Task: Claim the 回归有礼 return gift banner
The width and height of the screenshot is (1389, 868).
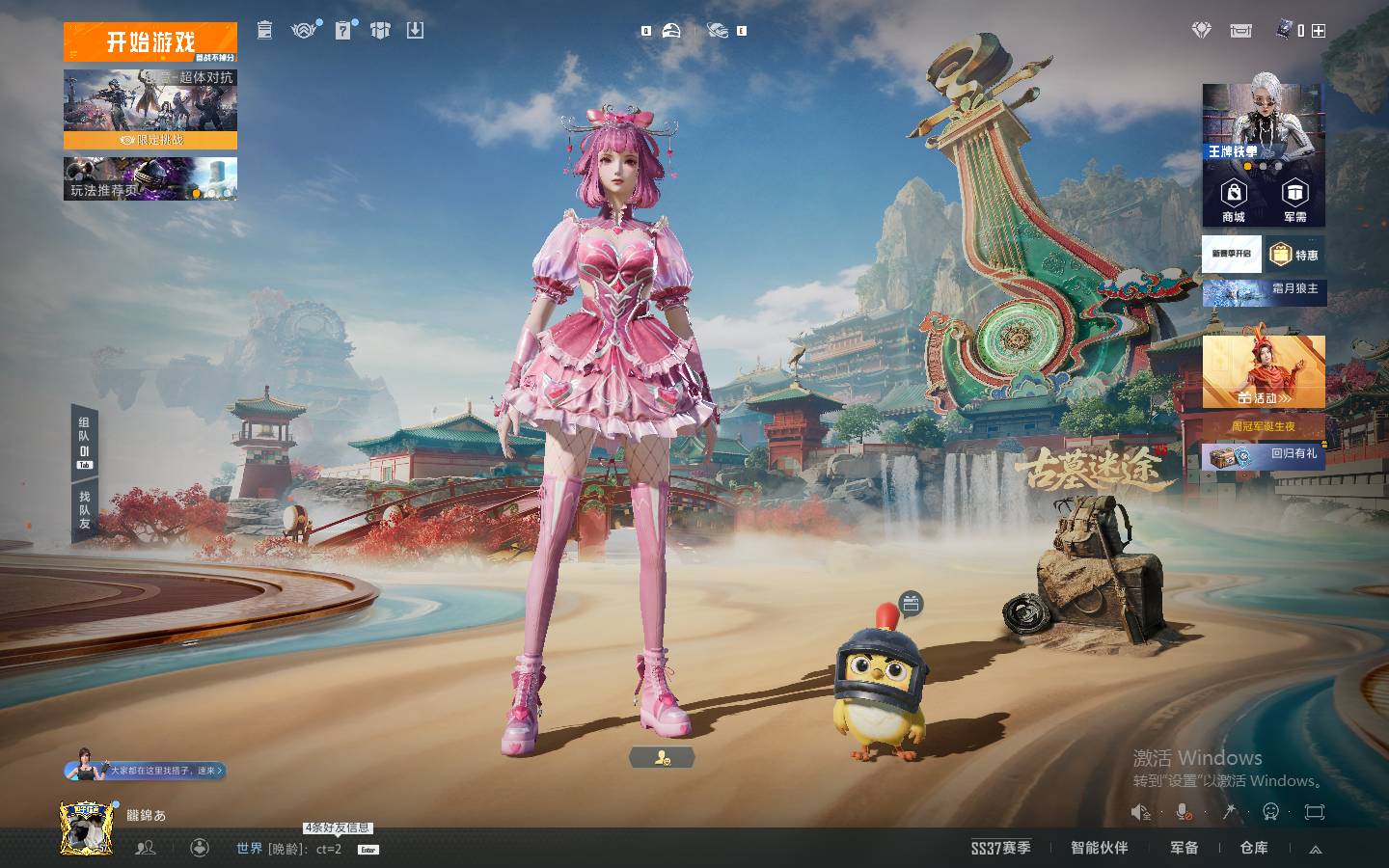Action: (x=1264, y=455)
